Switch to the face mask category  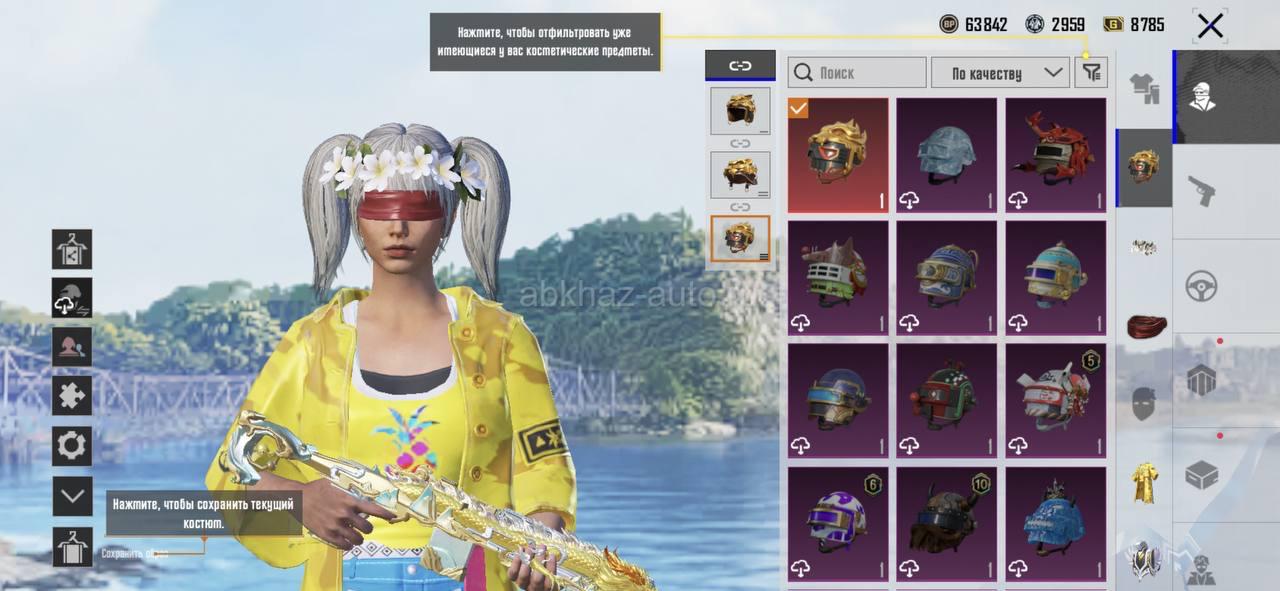(1144, 404)
